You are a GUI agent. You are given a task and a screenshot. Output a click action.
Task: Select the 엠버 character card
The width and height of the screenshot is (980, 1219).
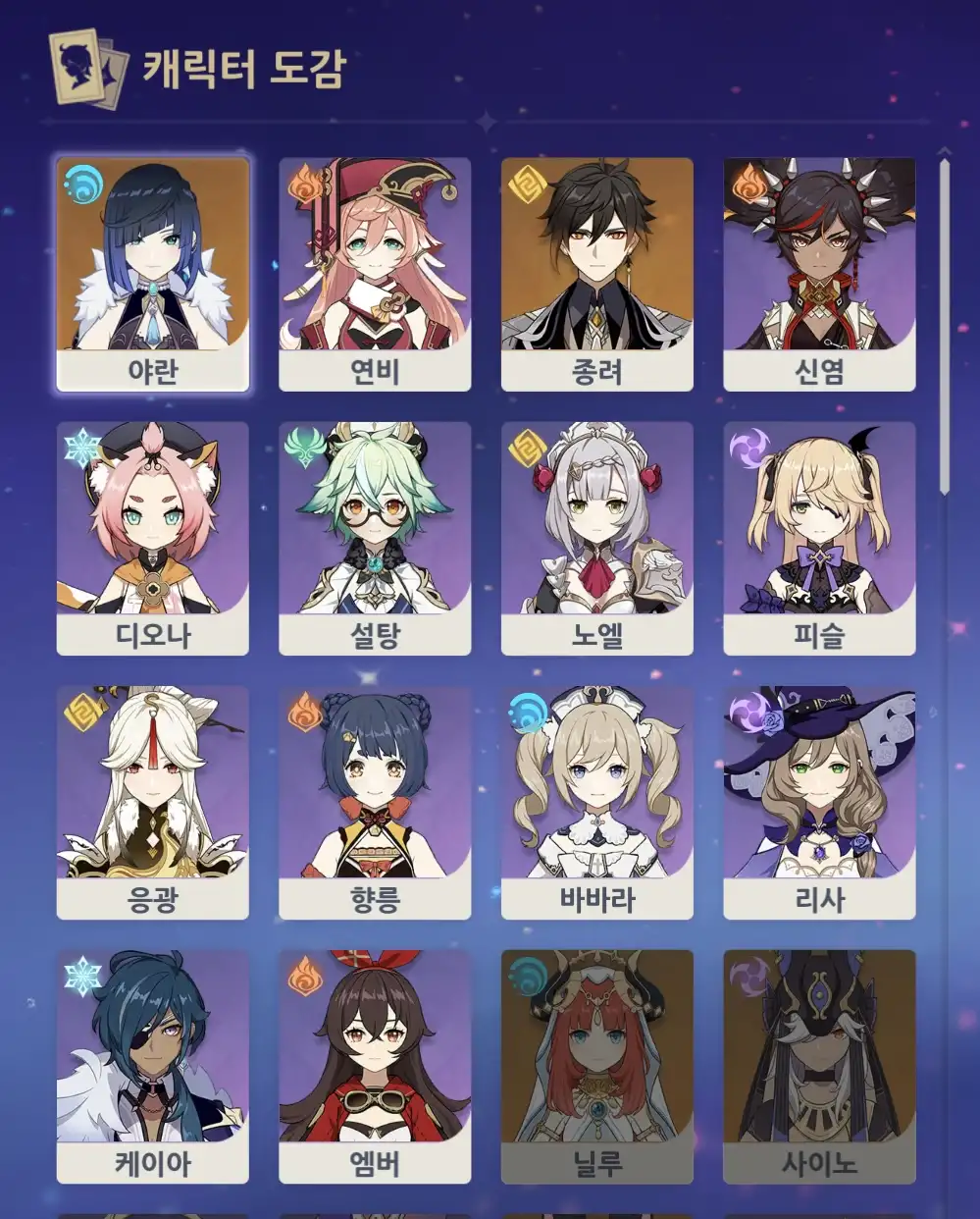pos(375,1066)
